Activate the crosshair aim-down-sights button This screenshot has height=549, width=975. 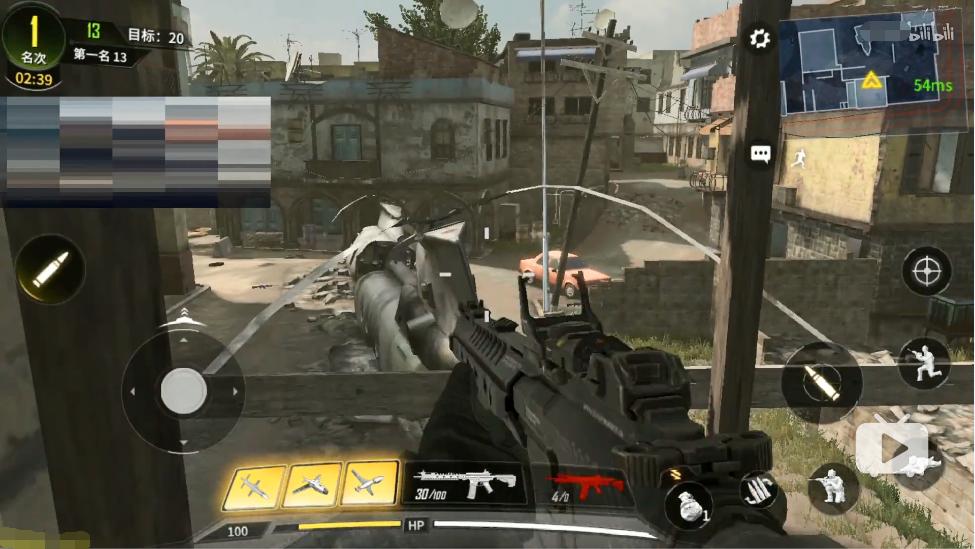tap(926, 271)
